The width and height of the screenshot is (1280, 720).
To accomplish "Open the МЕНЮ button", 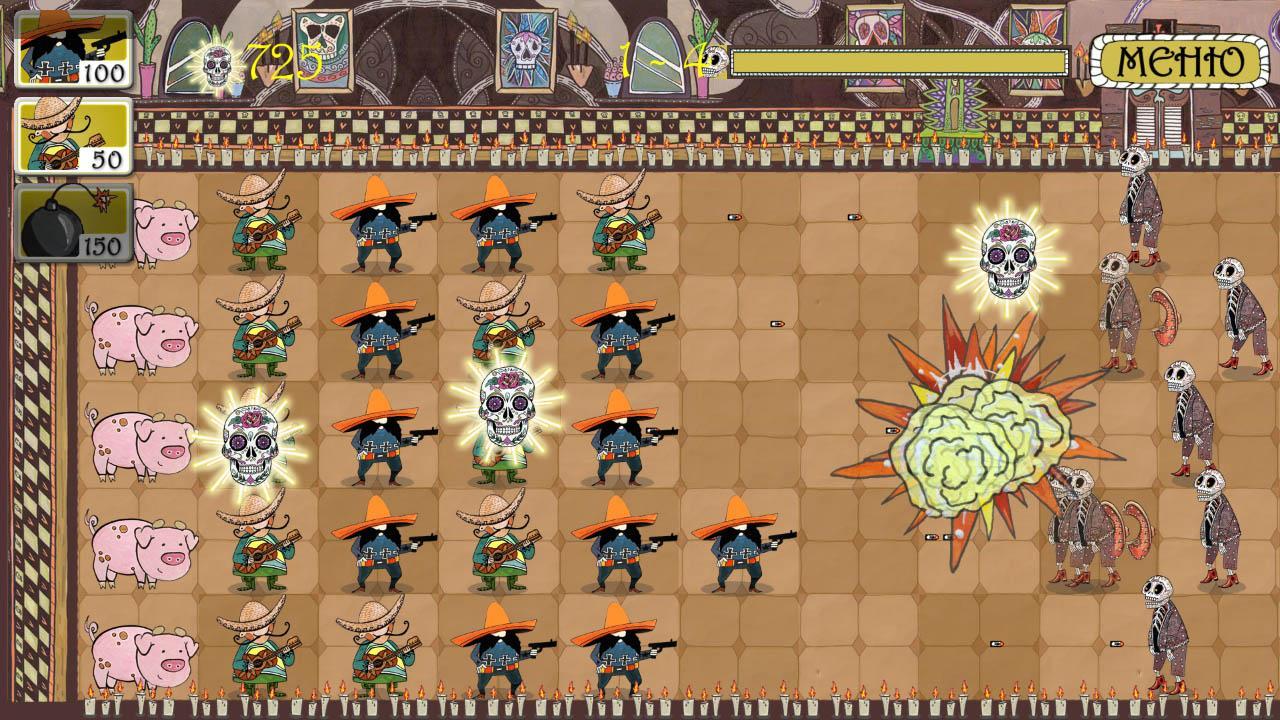I will tap(1180, 60).
